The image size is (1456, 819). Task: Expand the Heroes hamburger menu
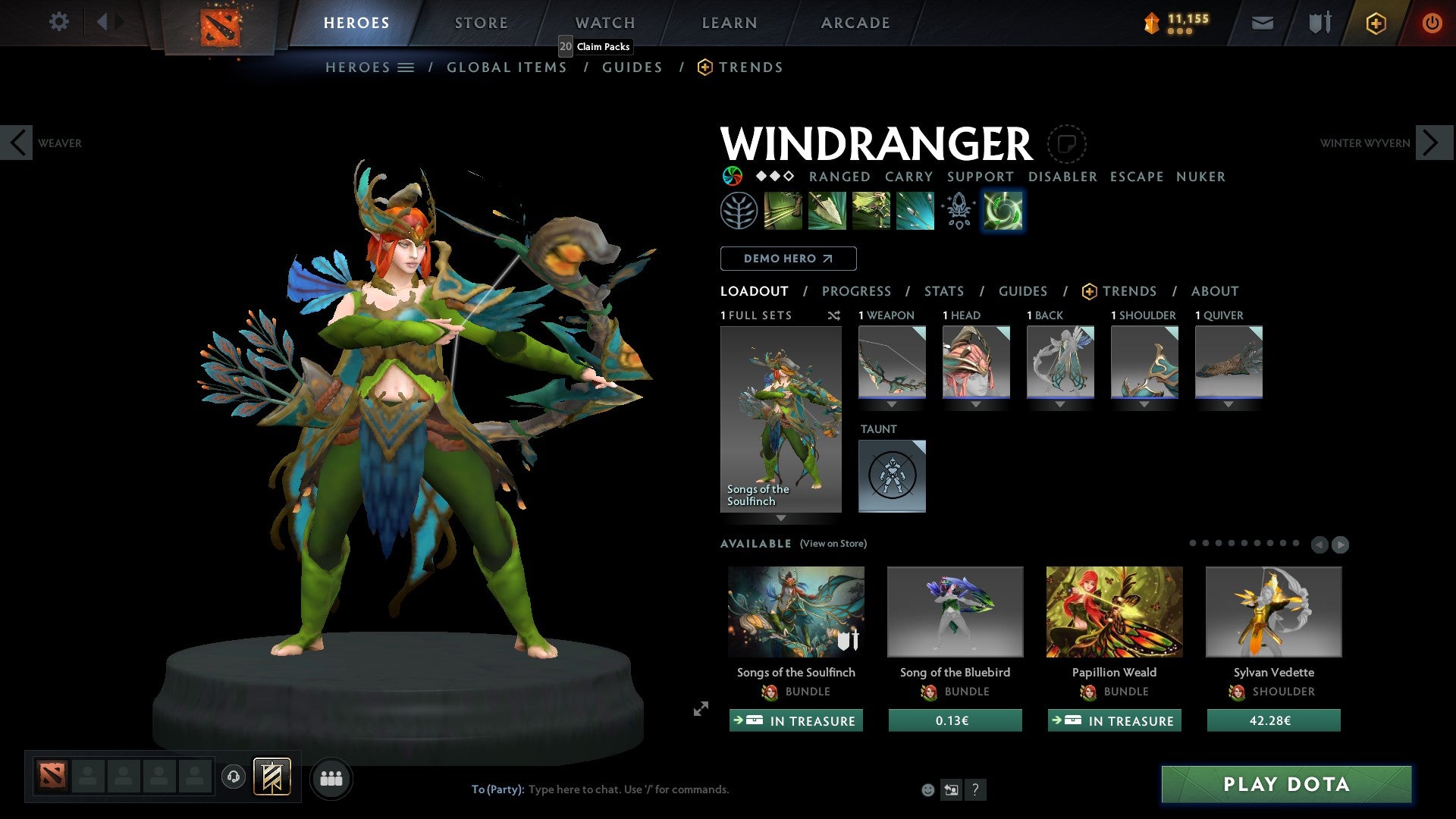[406, 67]
